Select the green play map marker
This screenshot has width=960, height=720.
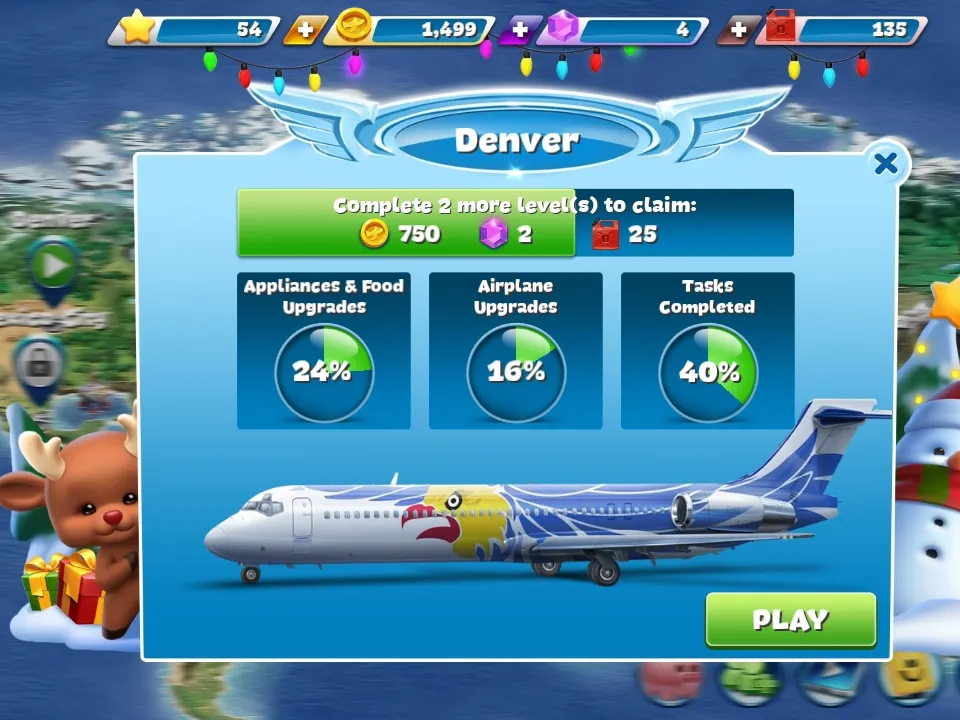pos(52,267)
